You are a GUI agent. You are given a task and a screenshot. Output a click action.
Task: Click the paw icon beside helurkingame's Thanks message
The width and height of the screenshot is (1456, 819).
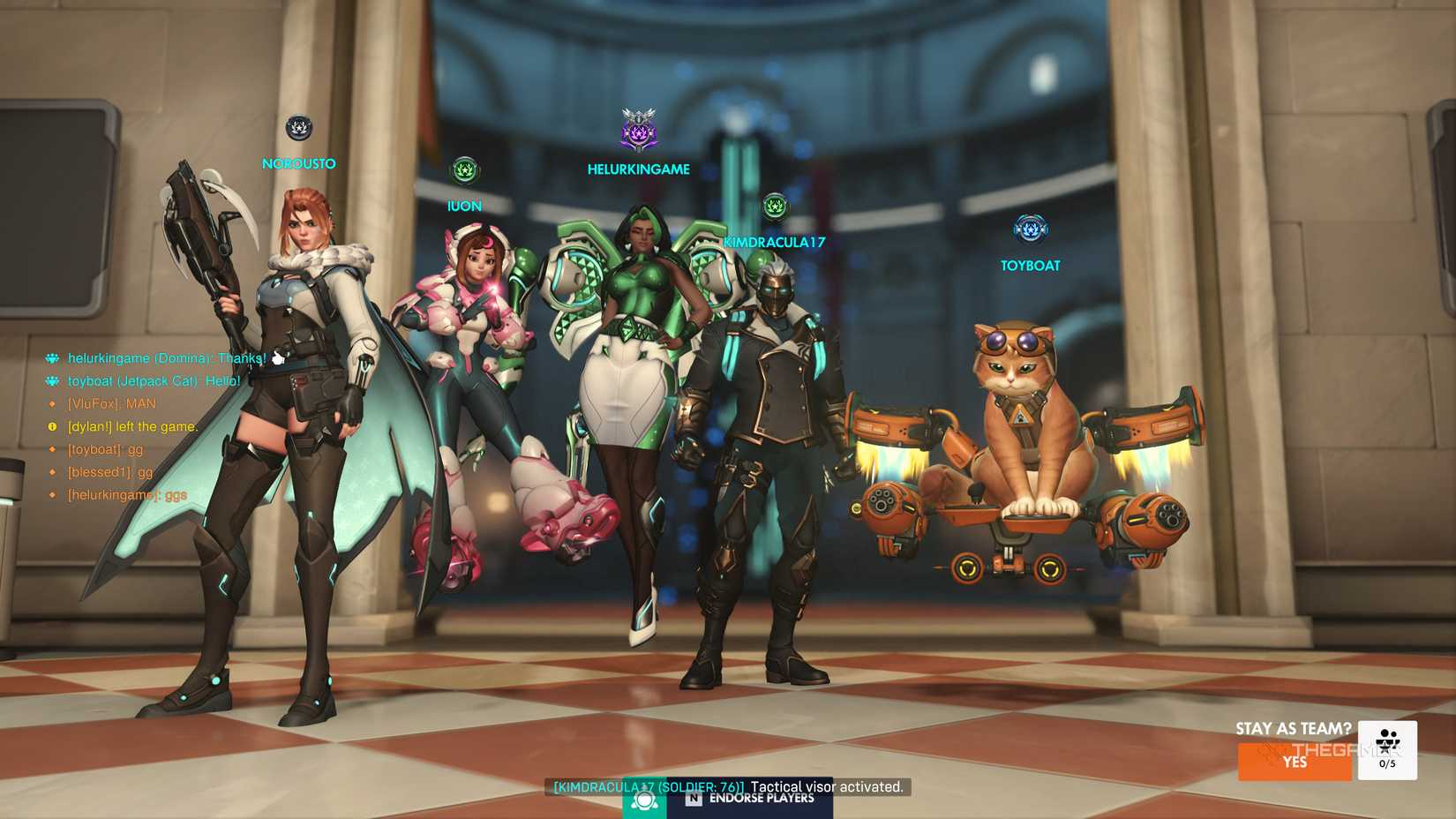(54, 358)
